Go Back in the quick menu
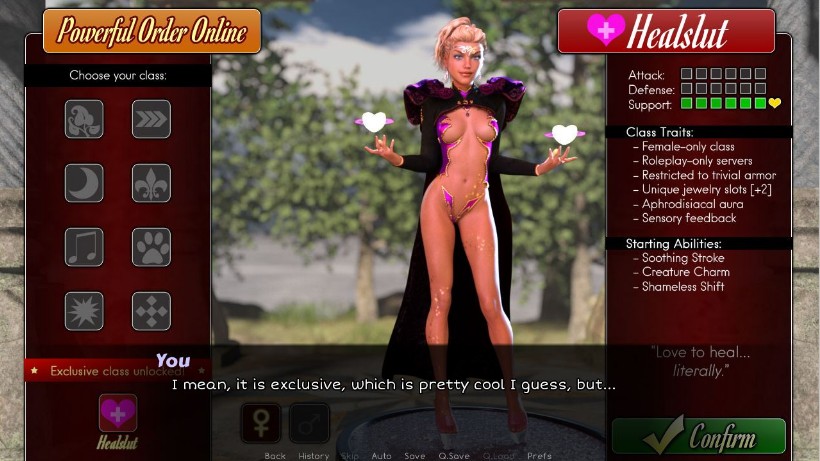This screenshot has width=820, height=461. point(275,456)
